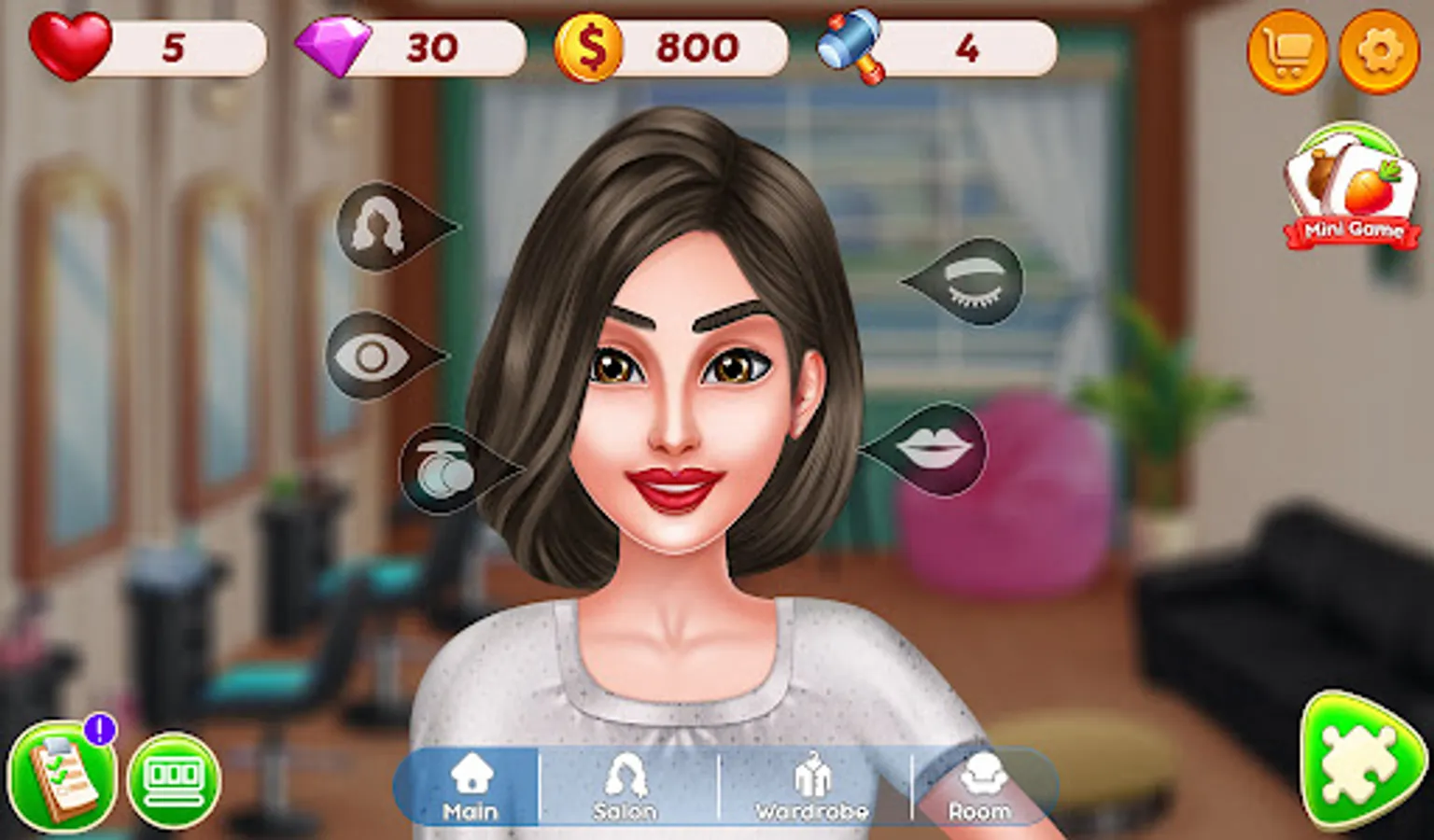Screen dimensions: 1434x840
Task: Open the game settings gear
Action: tap(1379, 52)
